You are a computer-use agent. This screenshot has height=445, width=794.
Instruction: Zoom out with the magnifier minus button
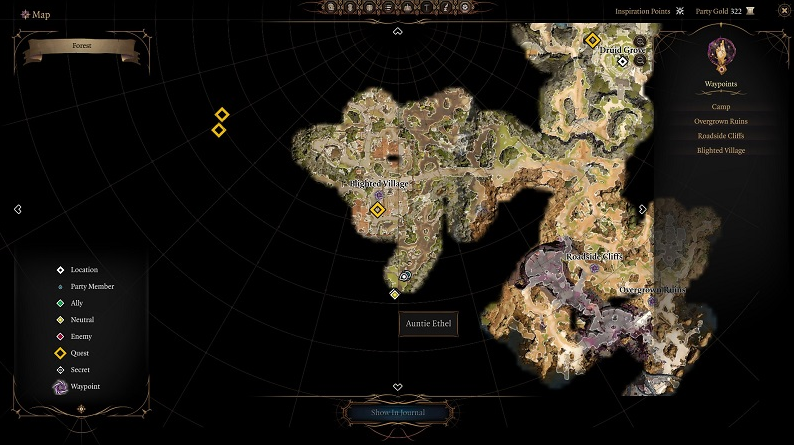point(639,59)
